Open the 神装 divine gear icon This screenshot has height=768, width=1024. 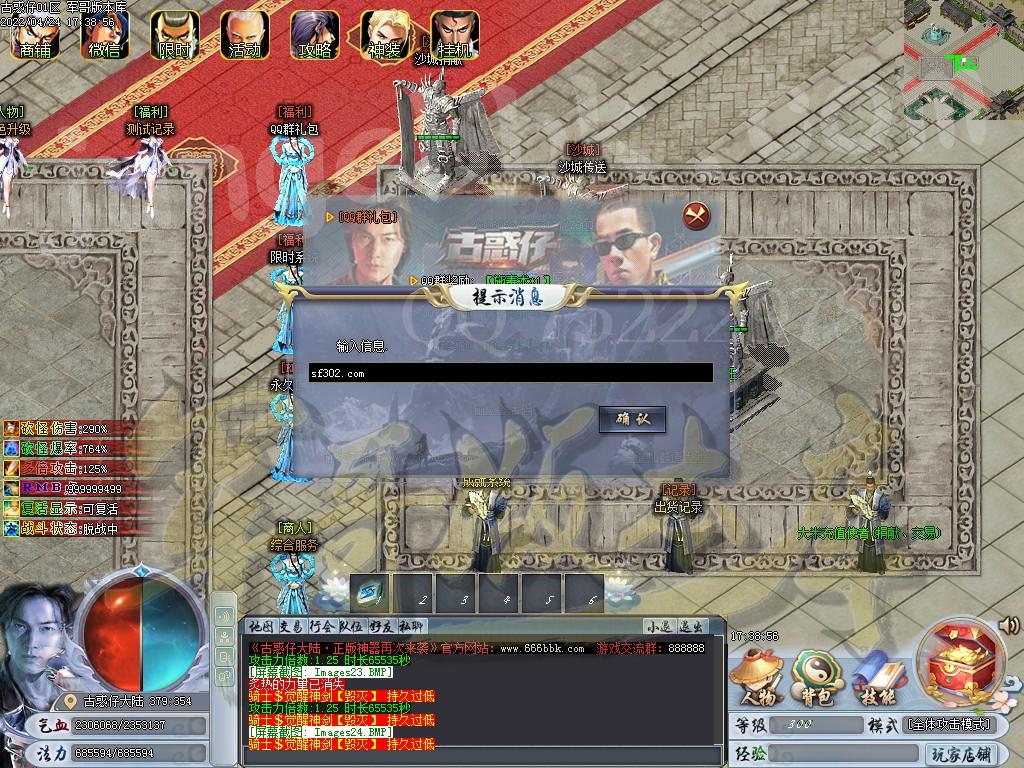pyautogui.click(x=384, y=36)
